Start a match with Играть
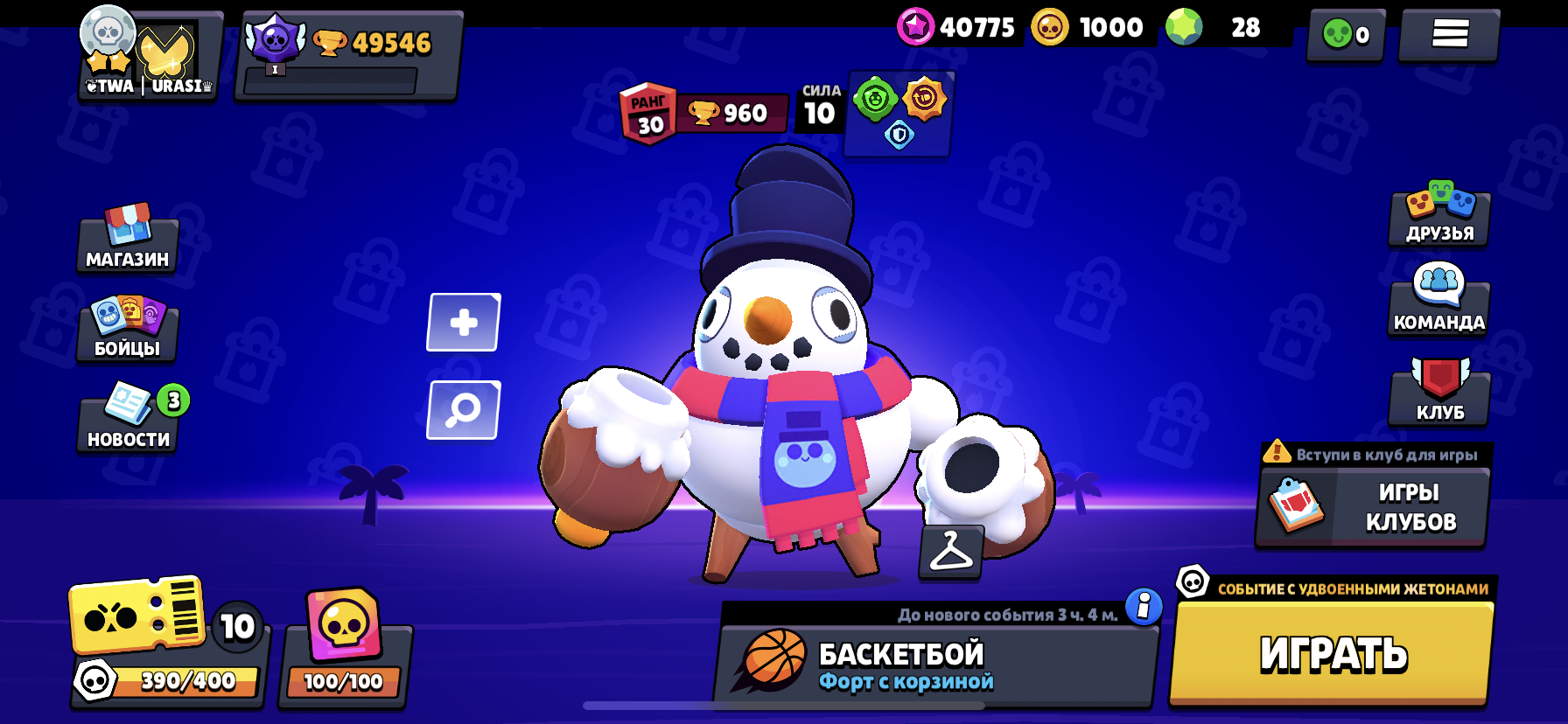This screenshot has width=1568, height=724. tap(1333, 653)
